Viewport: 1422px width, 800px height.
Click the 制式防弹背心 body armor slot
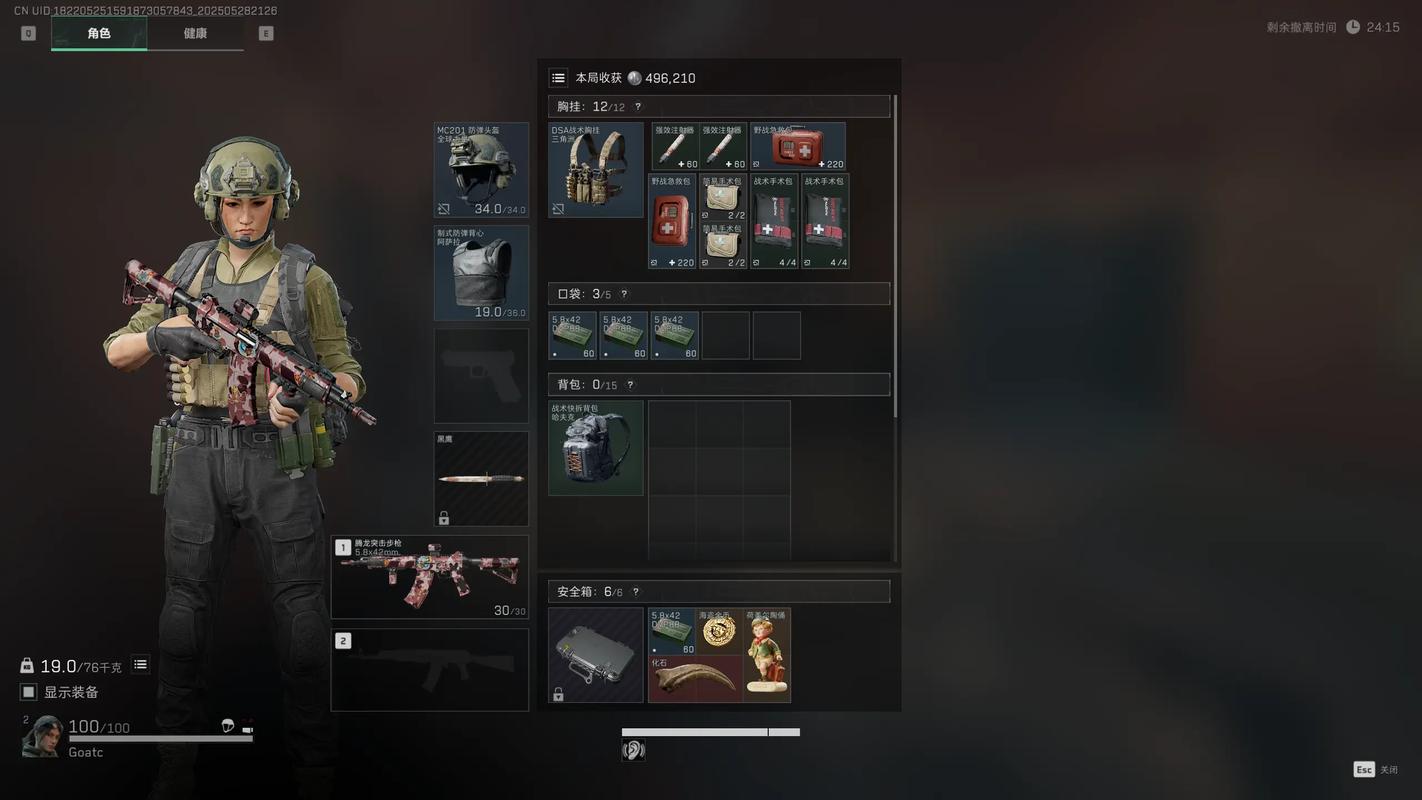pos(481,273)
